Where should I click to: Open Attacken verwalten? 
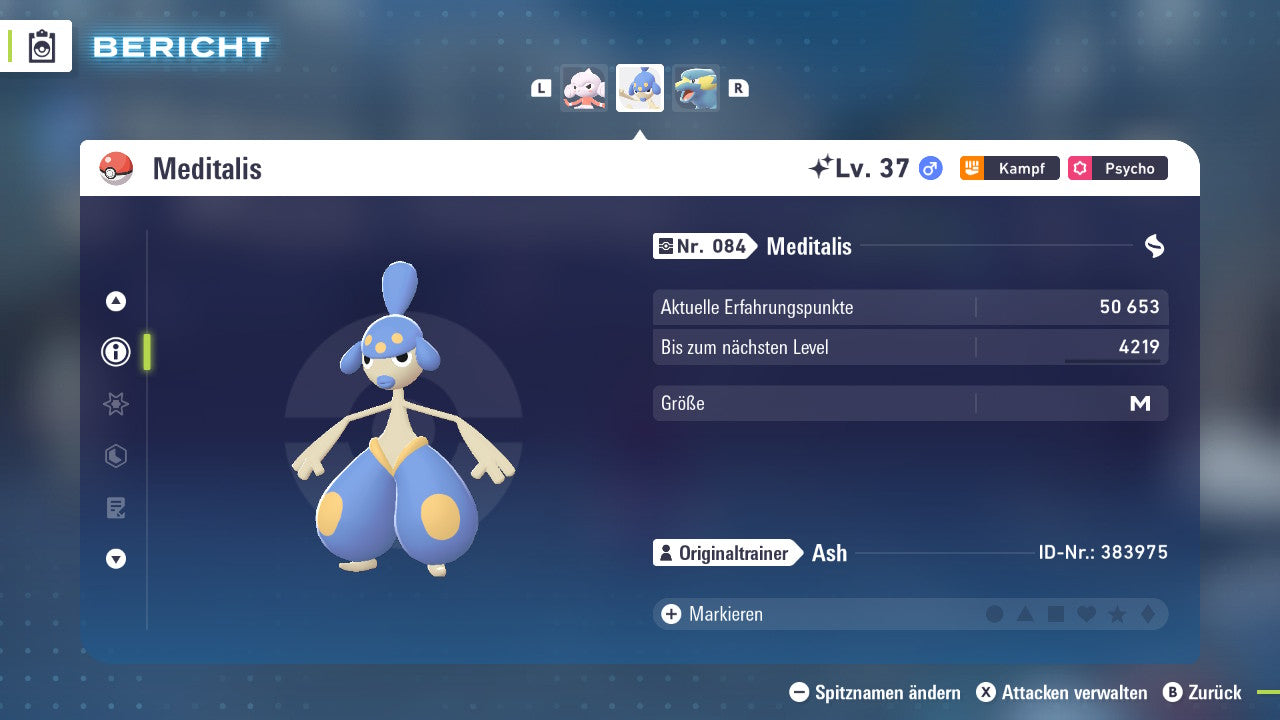(1065, 692)
